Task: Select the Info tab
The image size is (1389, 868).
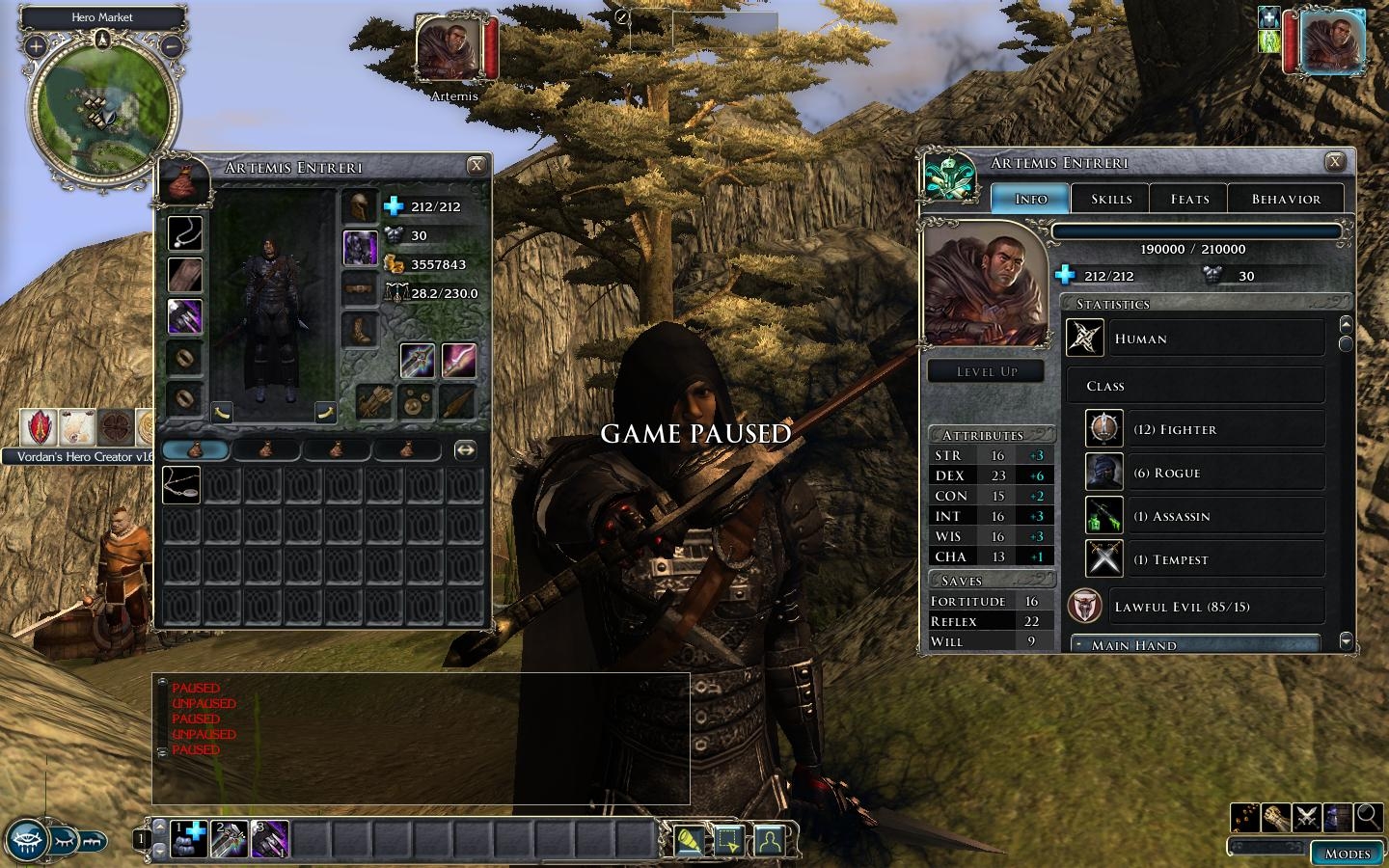Action: coord(1031,199)
